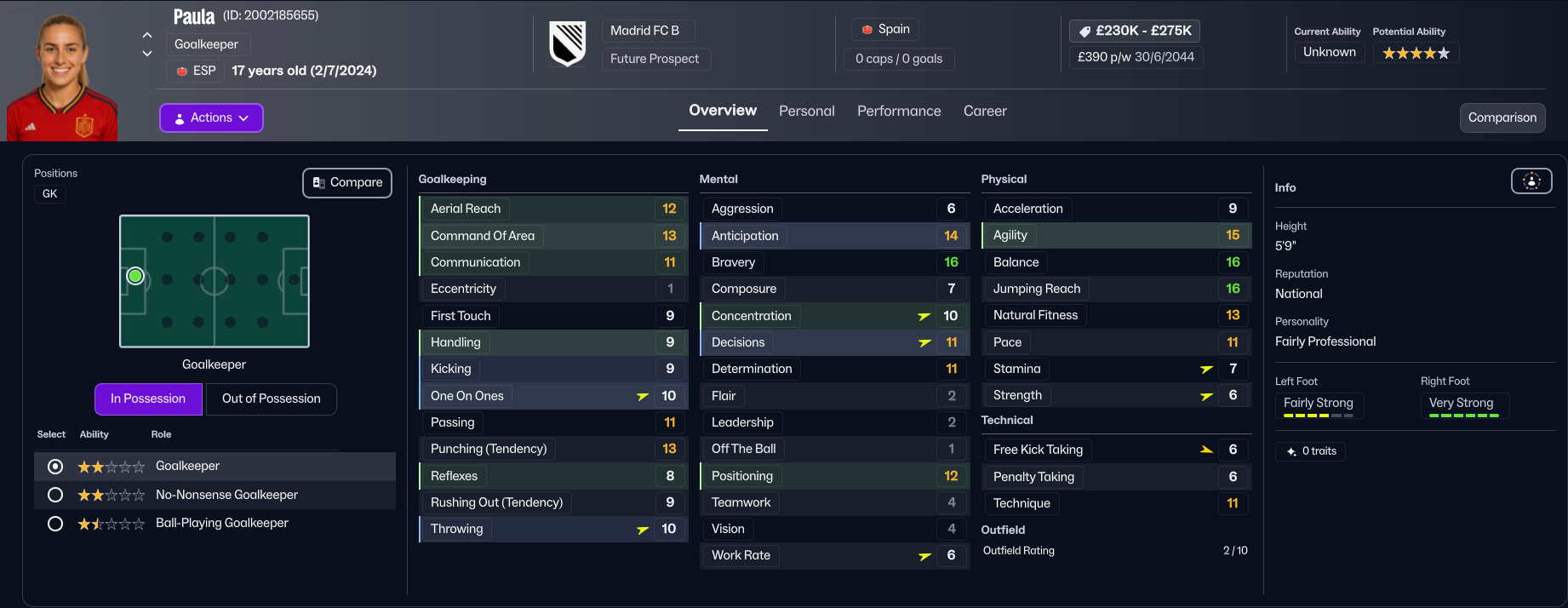Screen dimensions: 1568x608
Task: Select the Overview tab
Action: pos(722,111)
